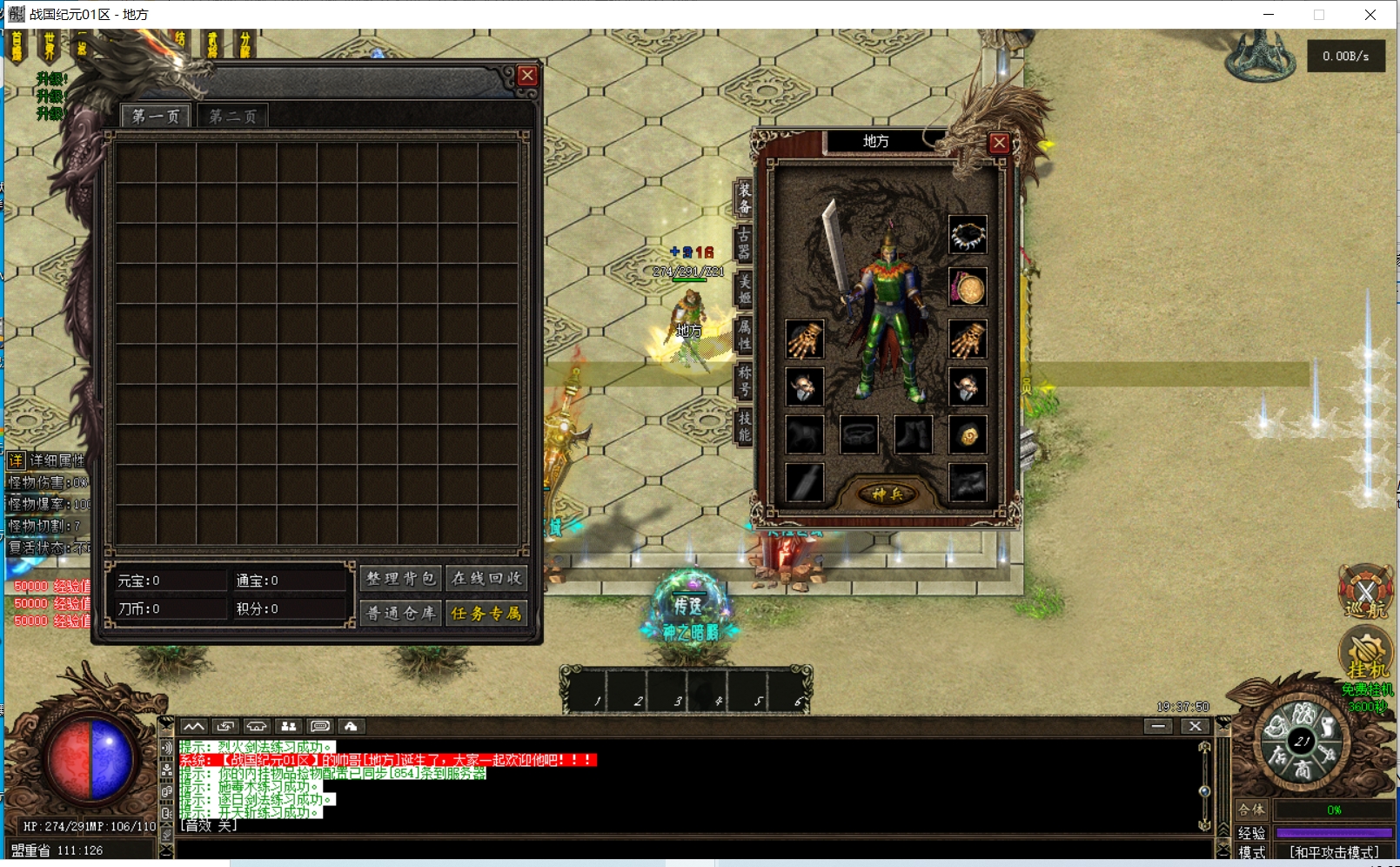
Task: Select the 任务专属 quest items button
Action: (x=486, y=613)
